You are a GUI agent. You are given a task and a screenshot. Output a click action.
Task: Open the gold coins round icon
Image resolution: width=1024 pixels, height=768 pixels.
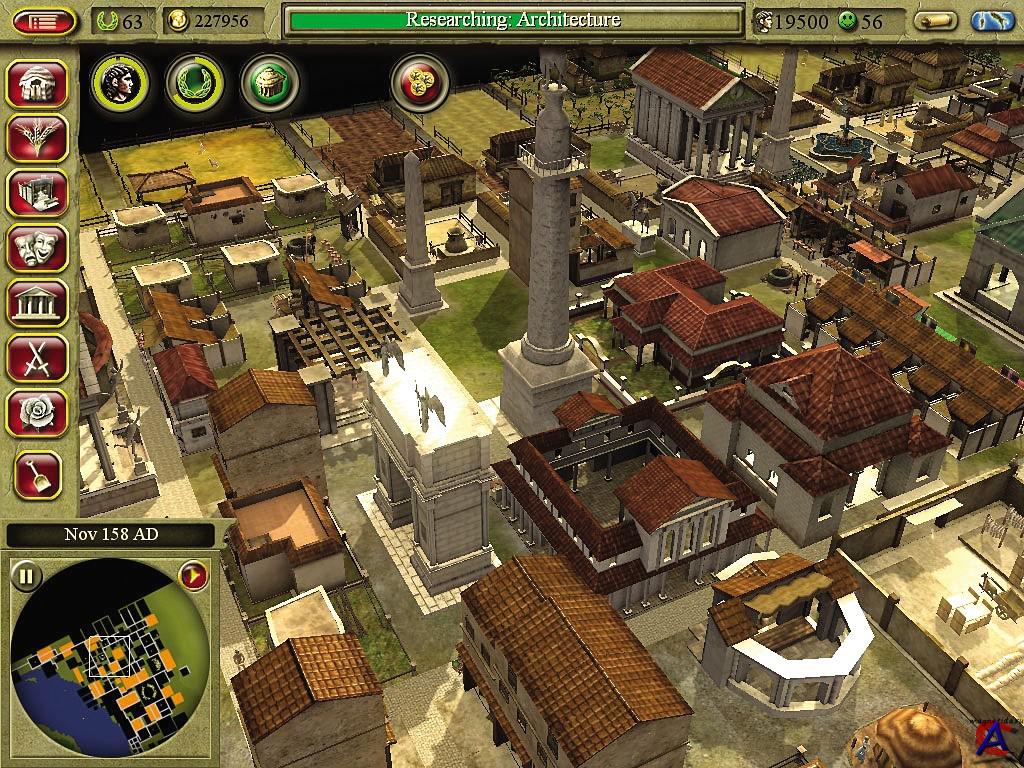pyautogui.click(x=419, y=83)
